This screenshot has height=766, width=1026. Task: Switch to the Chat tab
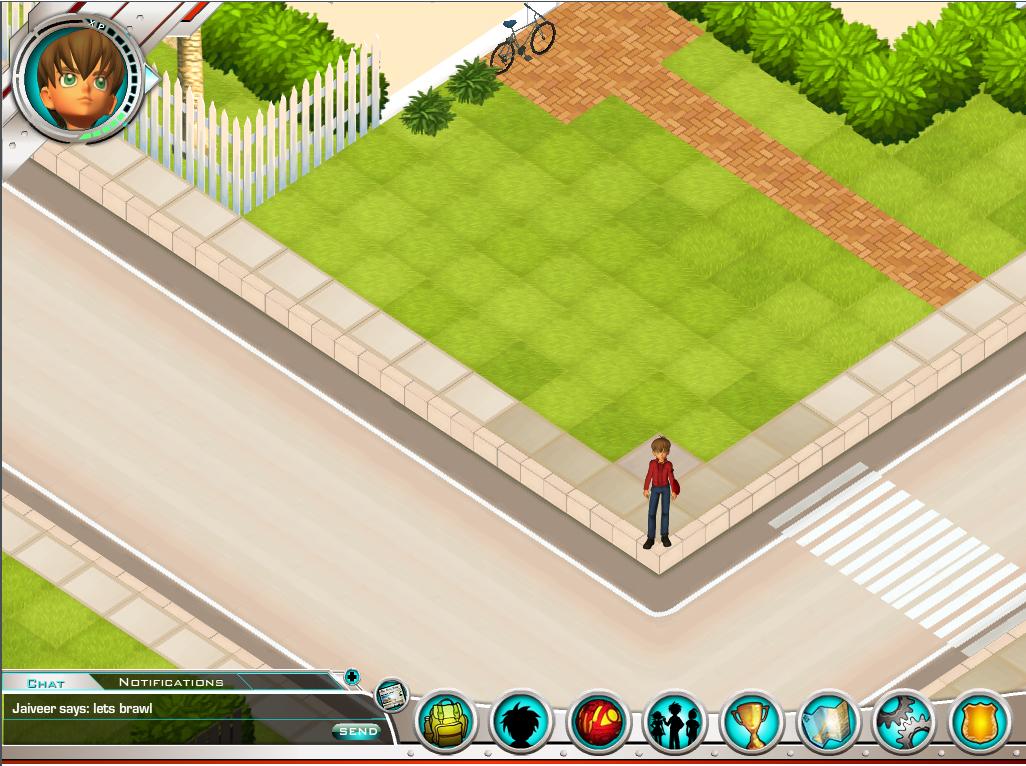click(x=46, y=683)
